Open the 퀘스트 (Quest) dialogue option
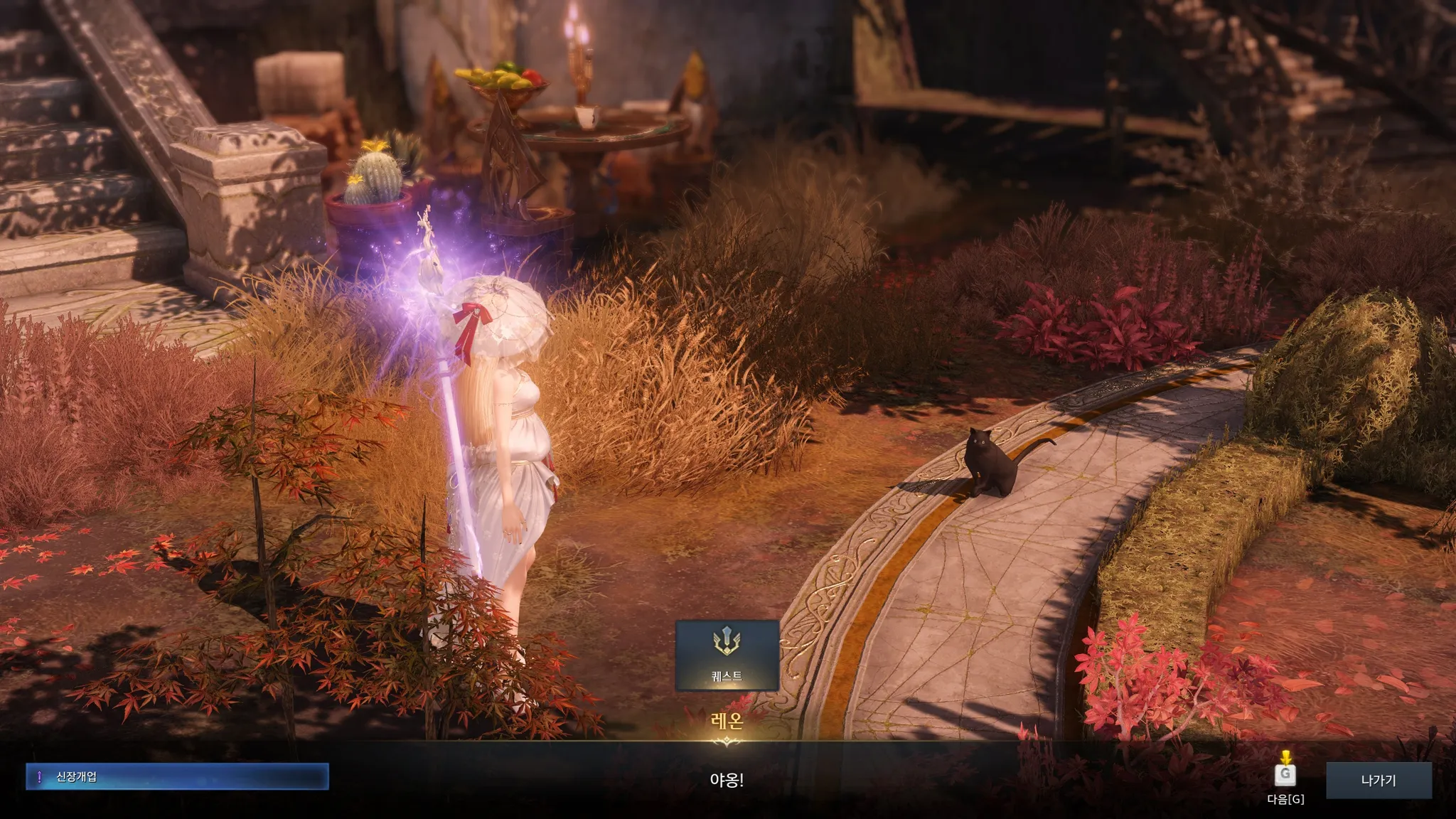Image resolution: width=1456 pixels, height=819 pixels. [727, 655]
